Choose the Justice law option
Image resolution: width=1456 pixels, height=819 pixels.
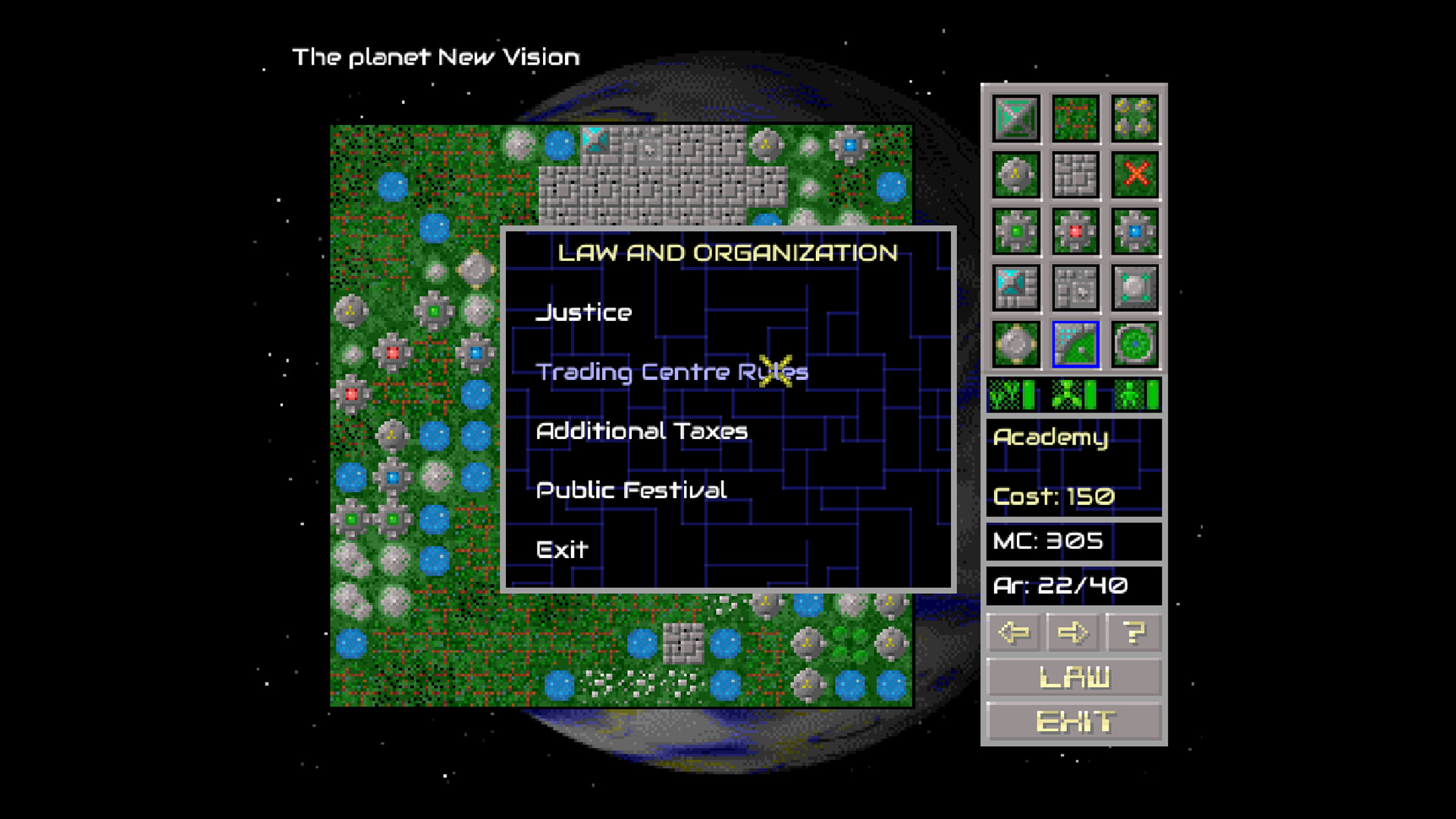pos(584,312)
